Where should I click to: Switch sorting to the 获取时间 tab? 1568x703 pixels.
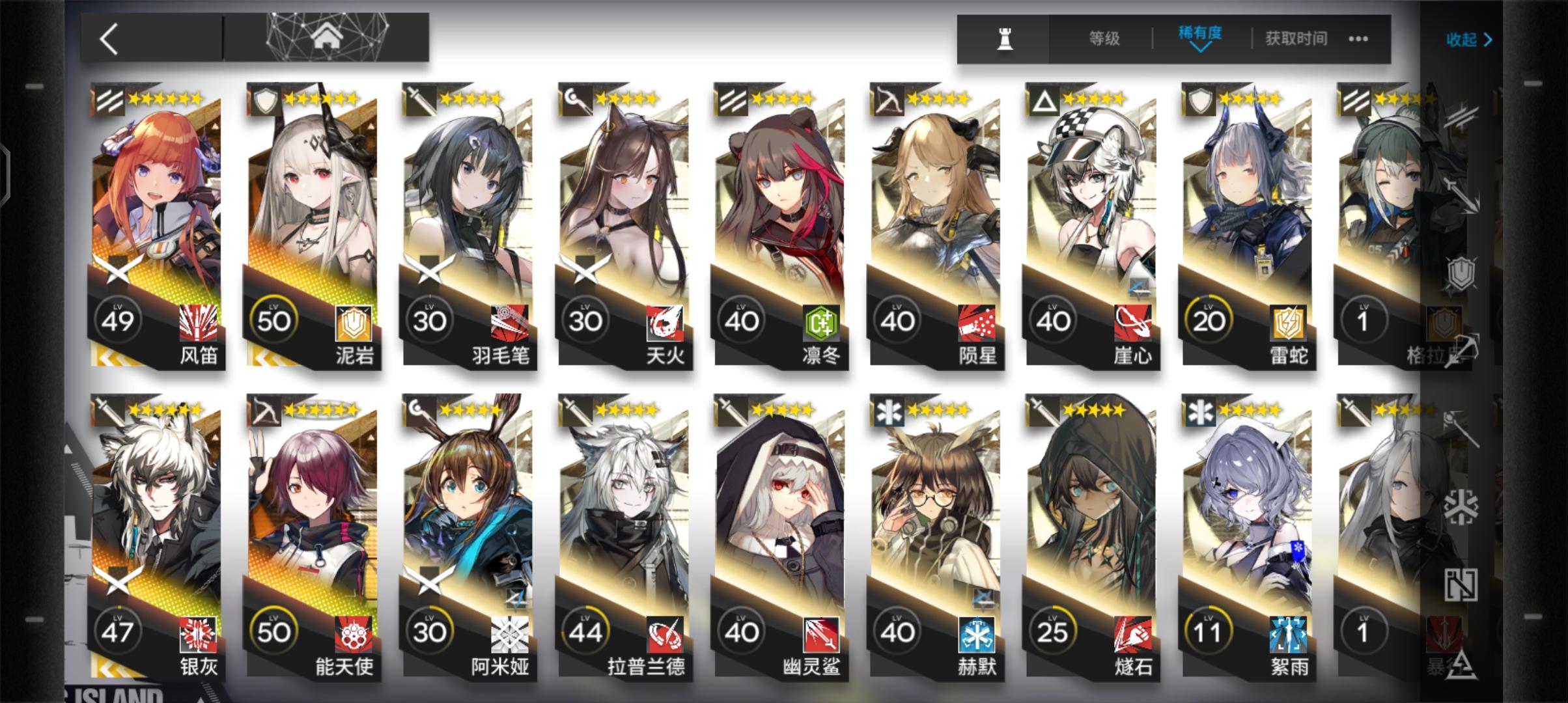pos(1296,38)
